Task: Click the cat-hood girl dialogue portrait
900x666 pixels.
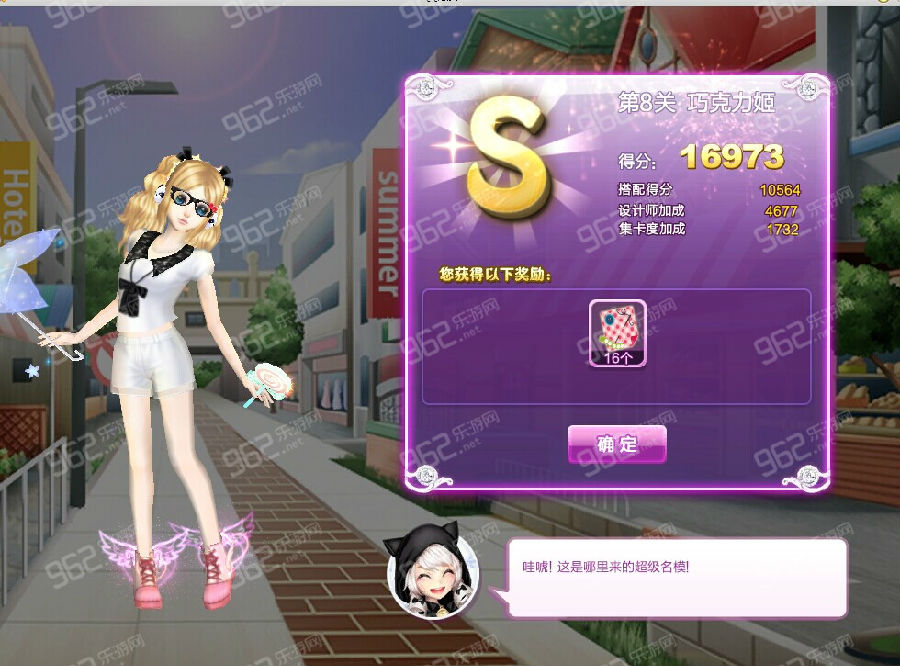Action: click(x=433, y=575)
